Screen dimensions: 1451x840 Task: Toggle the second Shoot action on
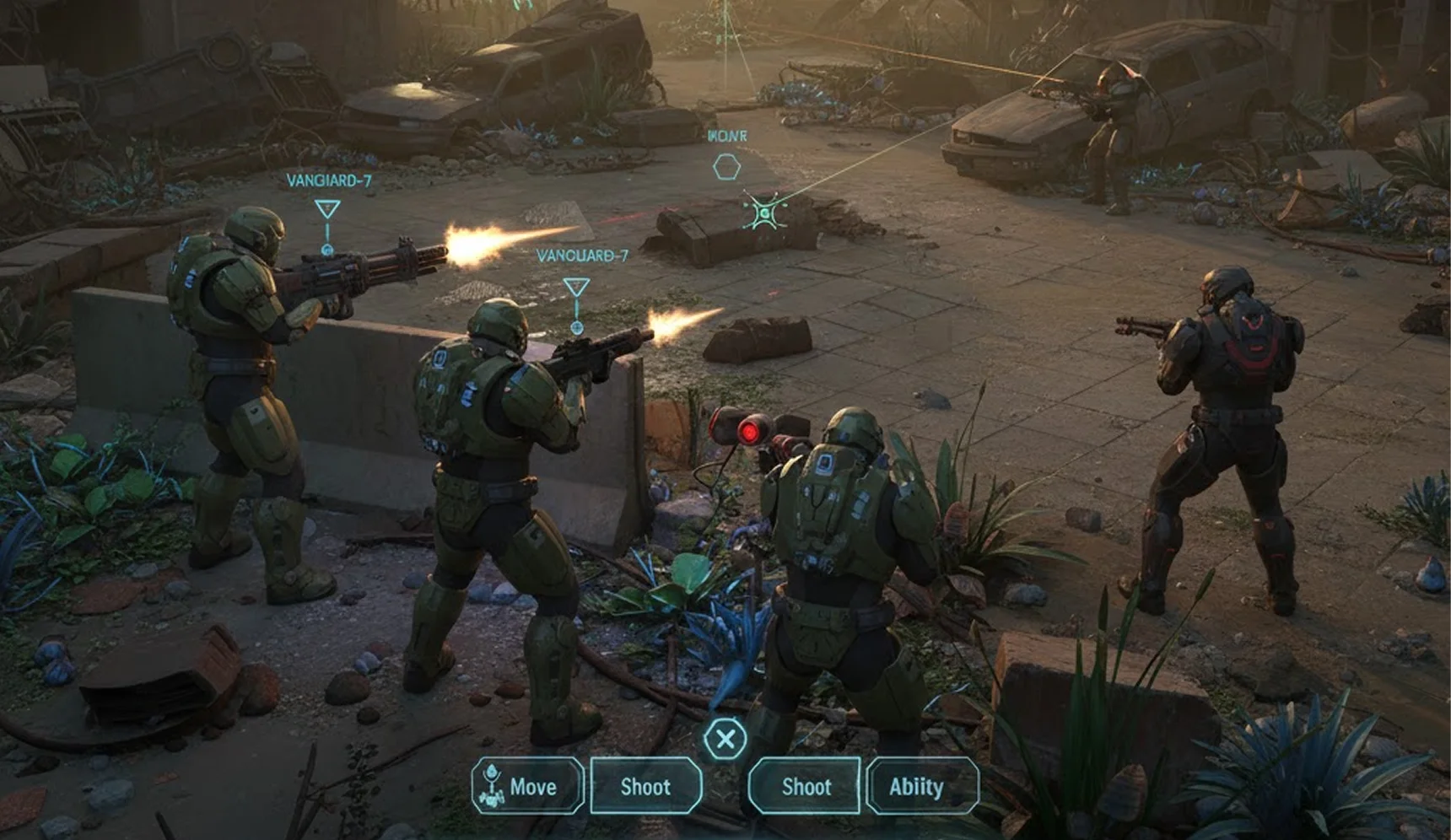(x=806, y=787)
